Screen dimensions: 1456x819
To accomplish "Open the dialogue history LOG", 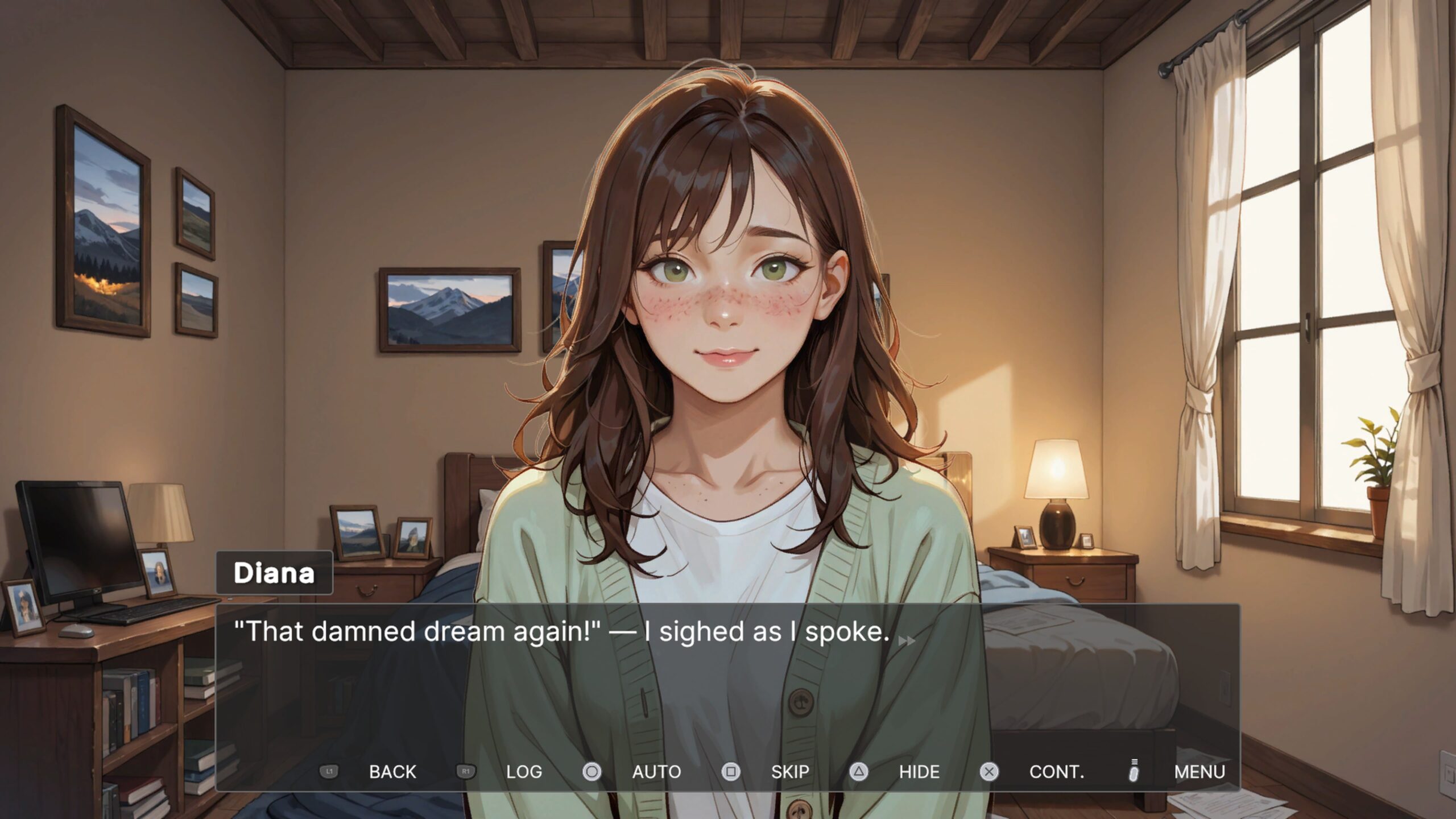I will [x=523, y=772].
